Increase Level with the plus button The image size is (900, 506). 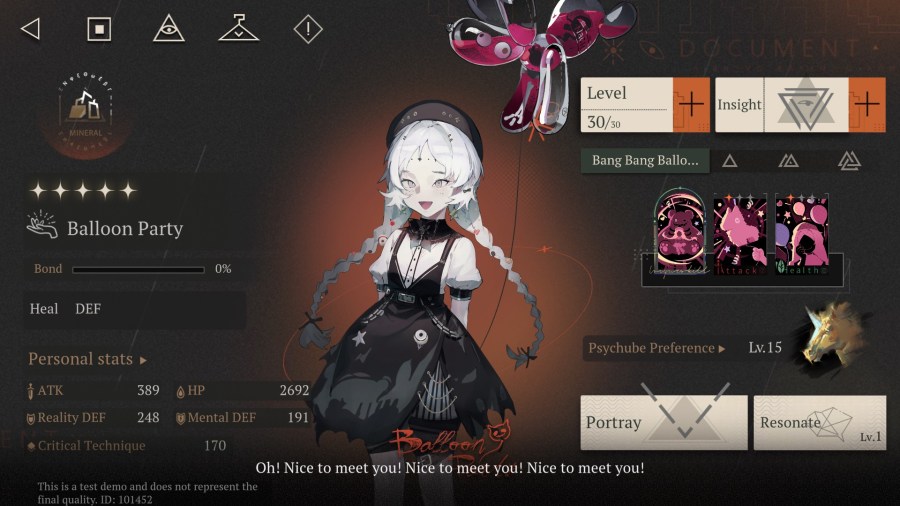point(691,104)
